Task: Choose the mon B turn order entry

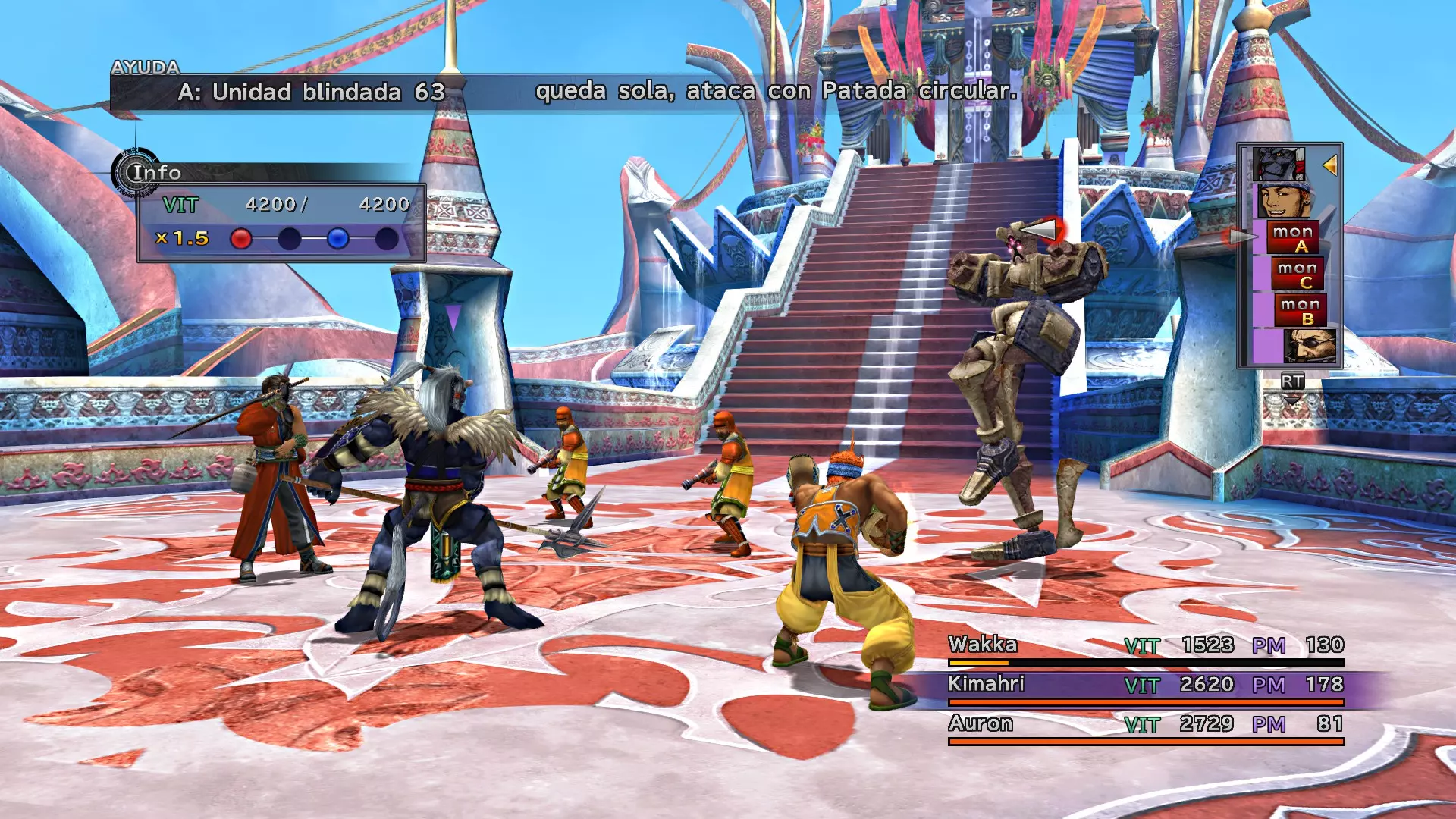Action: pos(1300,311)
